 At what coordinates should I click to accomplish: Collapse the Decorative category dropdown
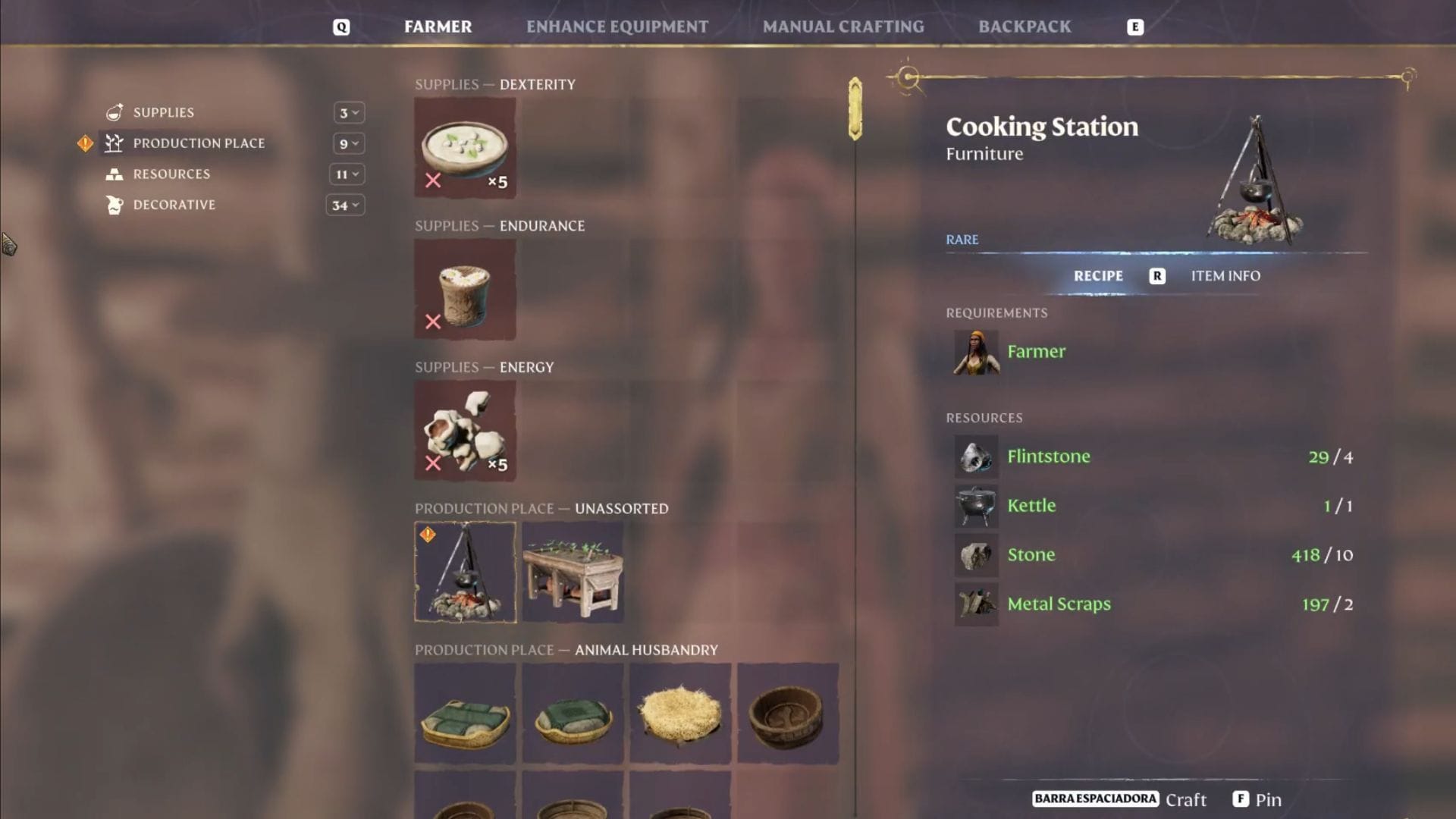[347, 205]
